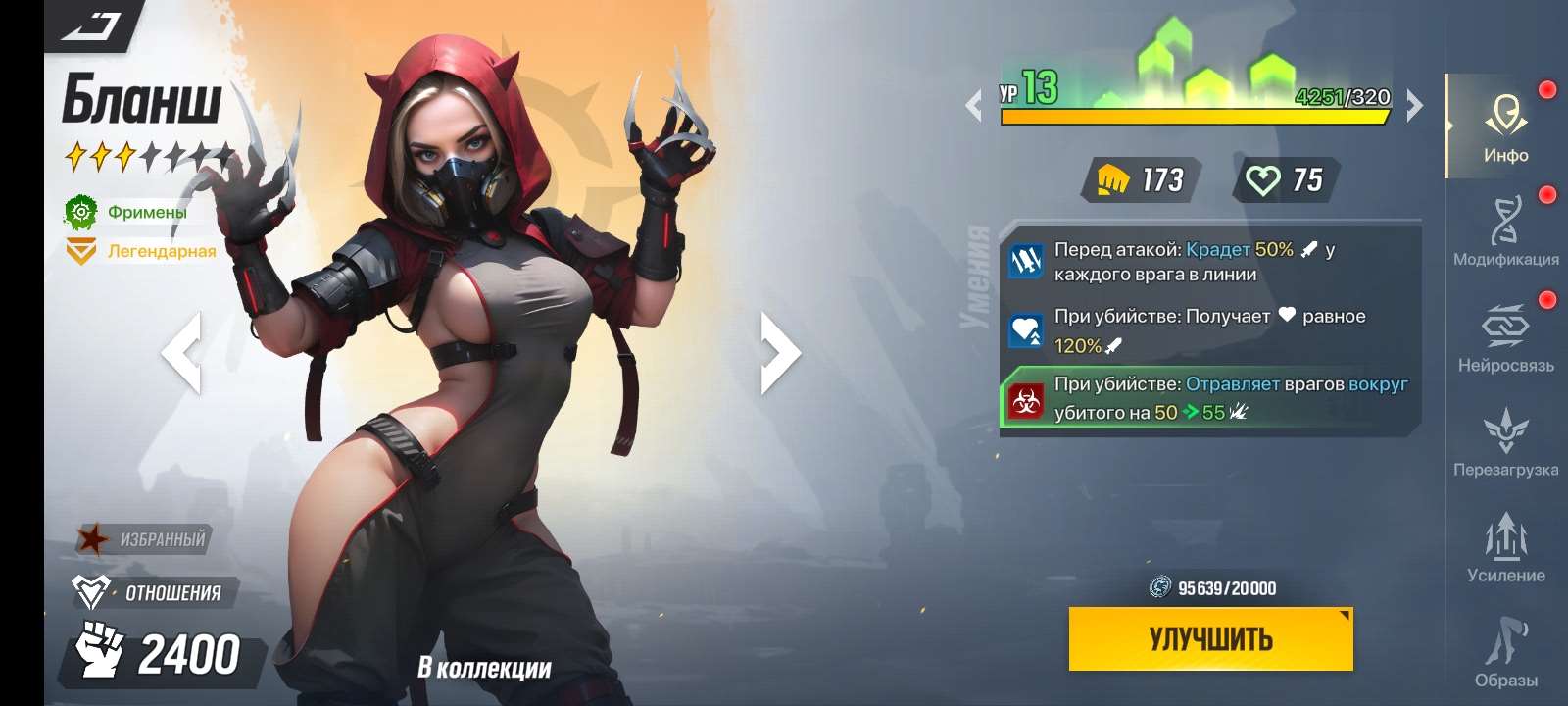Click the red notification dot on Инфо tab
Viewport: 1568px width, 706px height.
(1548, 90)
